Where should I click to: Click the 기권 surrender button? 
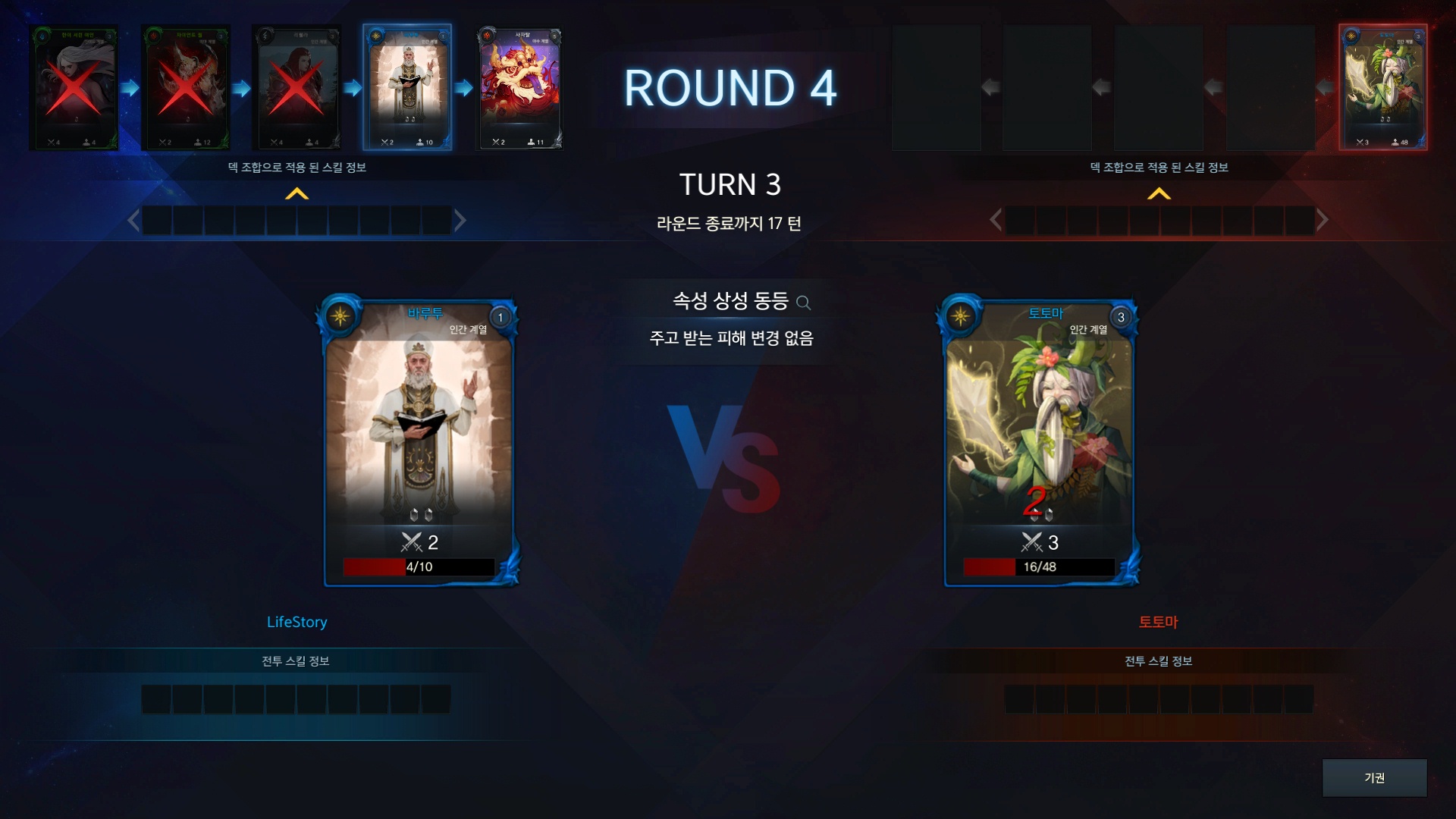point(1374,777)
